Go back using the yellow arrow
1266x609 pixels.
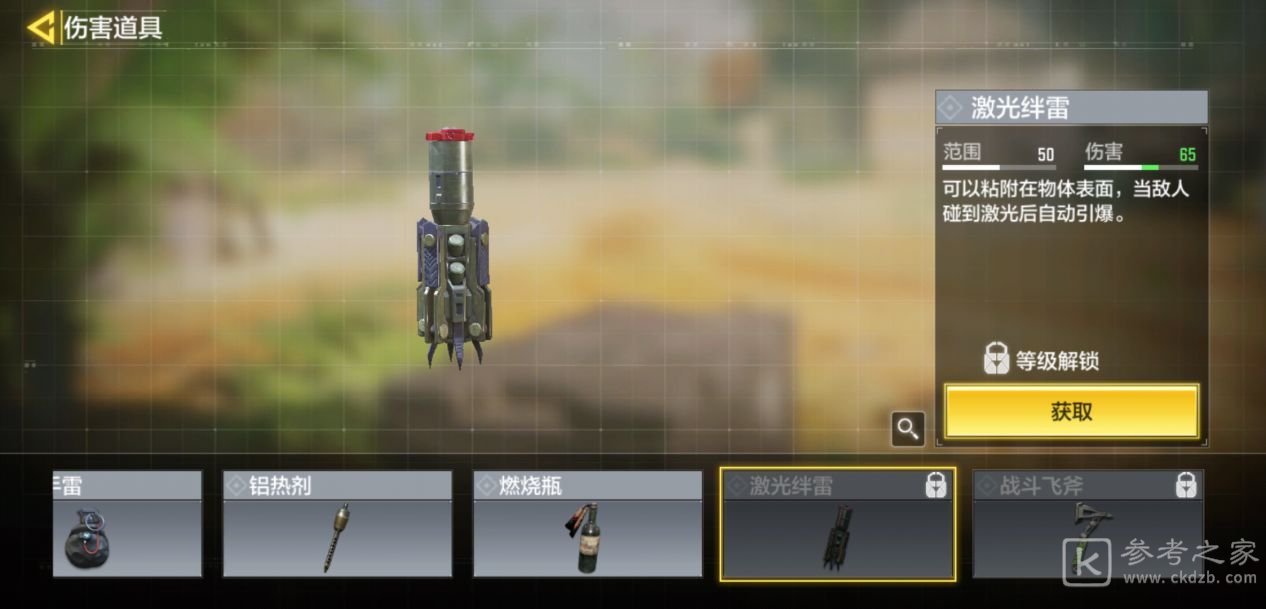(x=41, y=28)
